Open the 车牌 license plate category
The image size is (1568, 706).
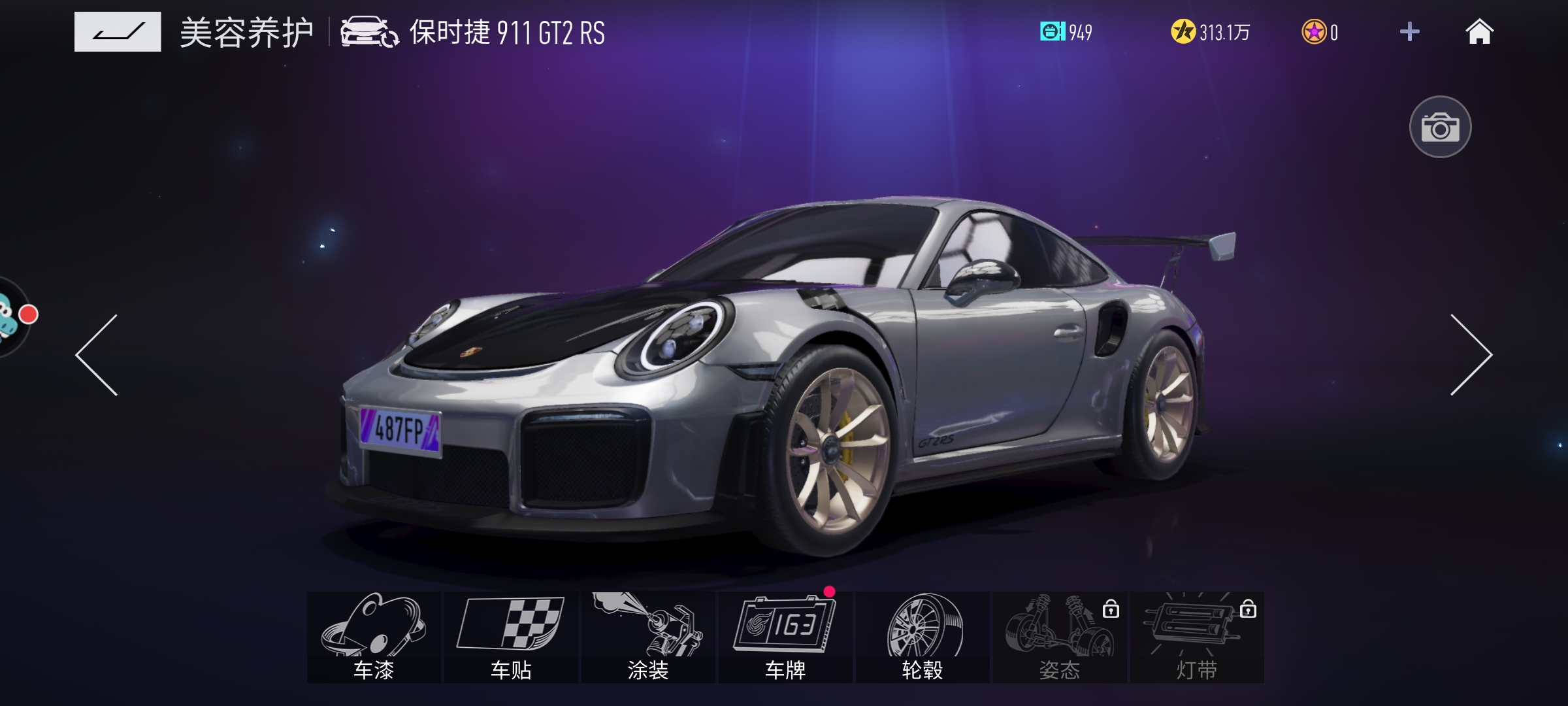tap(785, 637)
